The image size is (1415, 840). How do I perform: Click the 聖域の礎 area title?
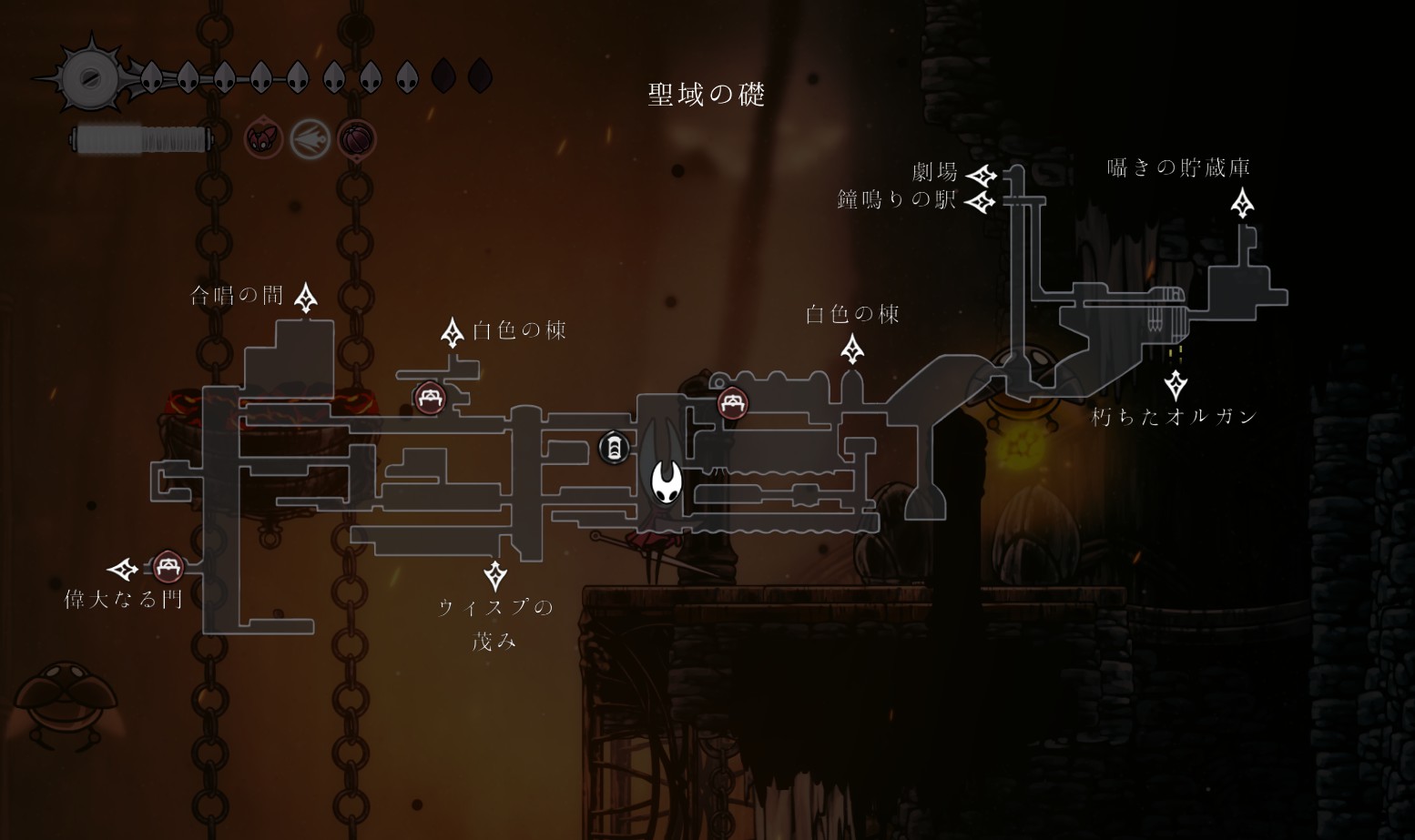coord(706,95)
